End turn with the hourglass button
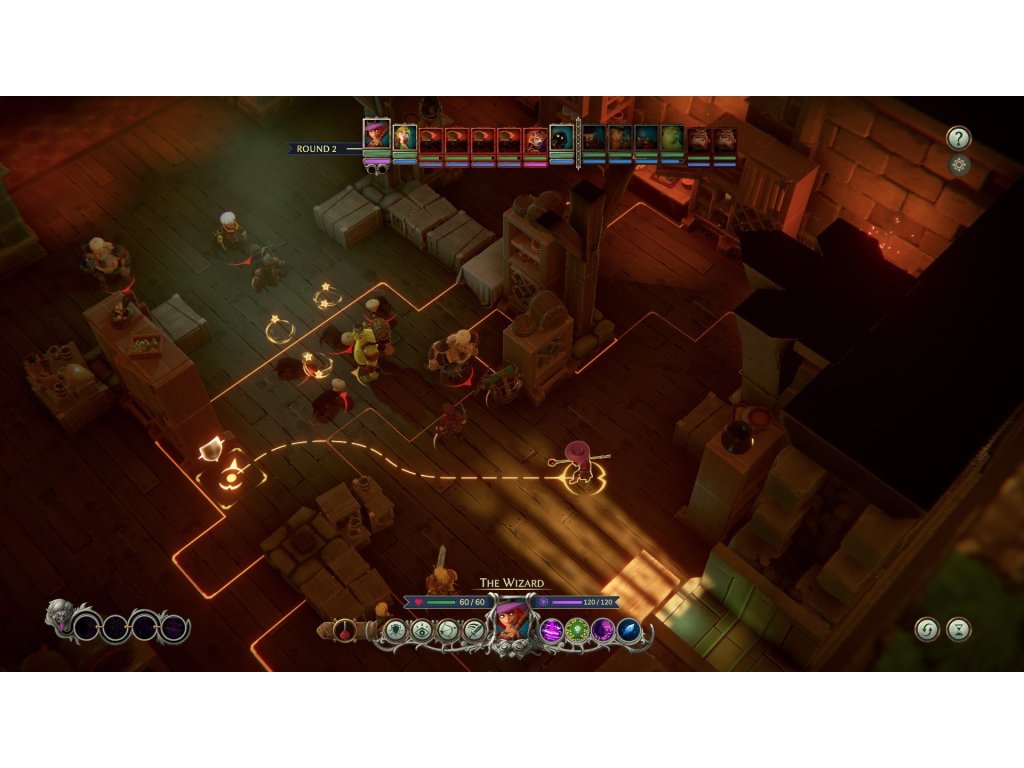The height and width of the screenshot is (768, 1024). (959, 629)
